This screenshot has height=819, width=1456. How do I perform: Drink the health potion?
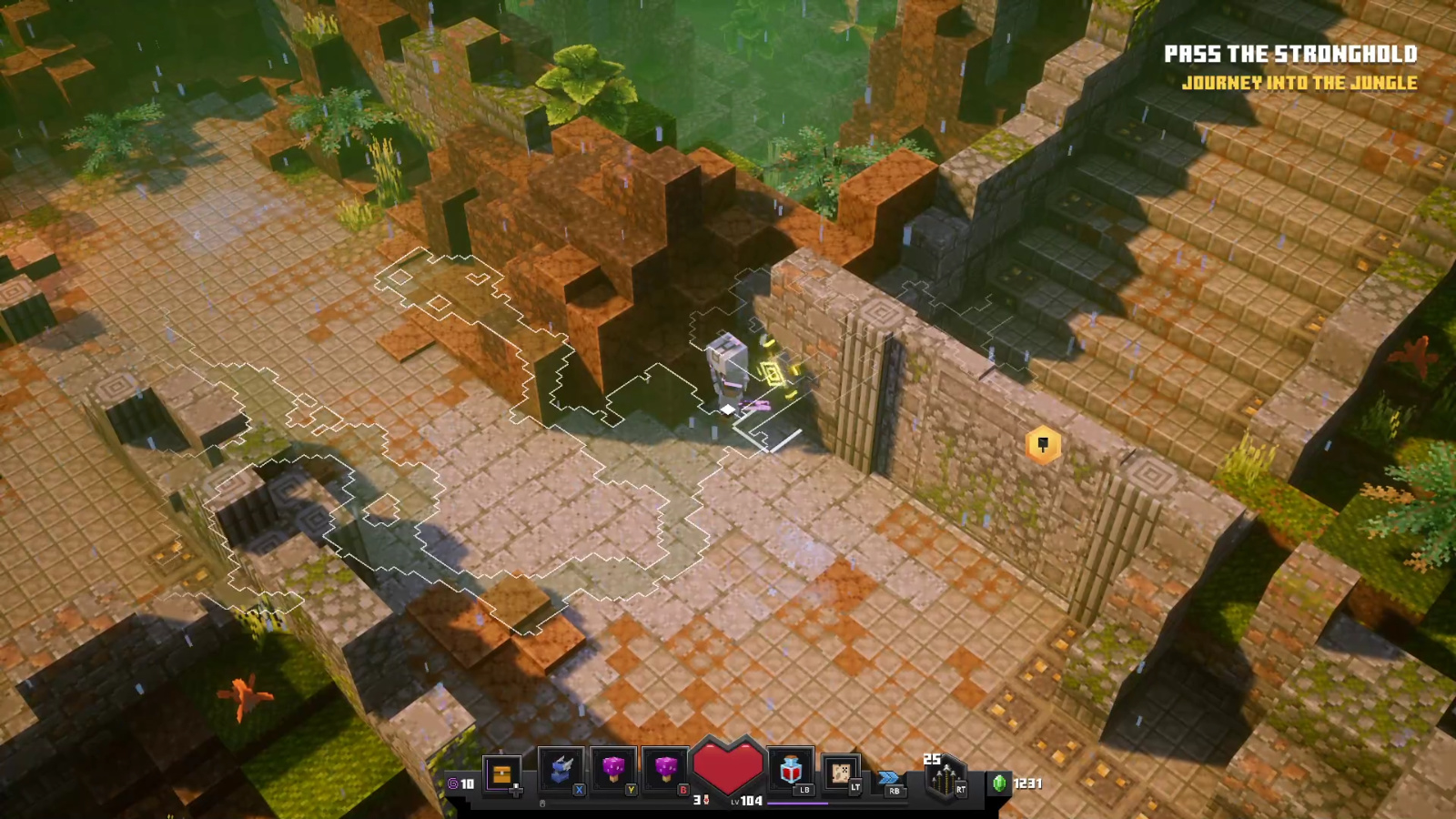tap(791, 772)
